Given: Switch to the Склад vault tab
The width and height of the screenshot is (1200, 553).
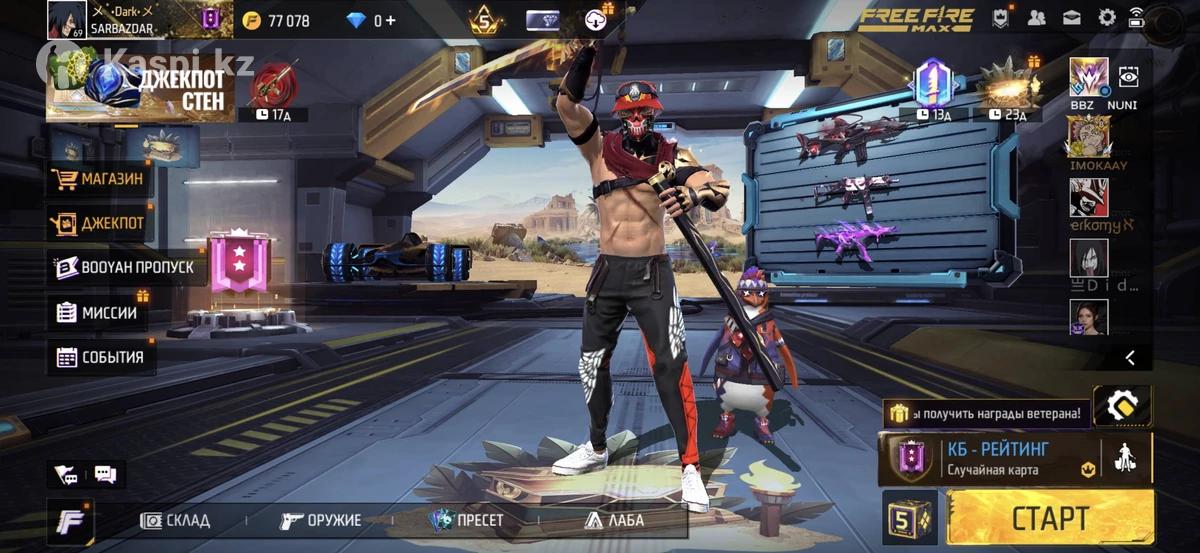Looking at the screenshot, I should click(x=176, y=520).
